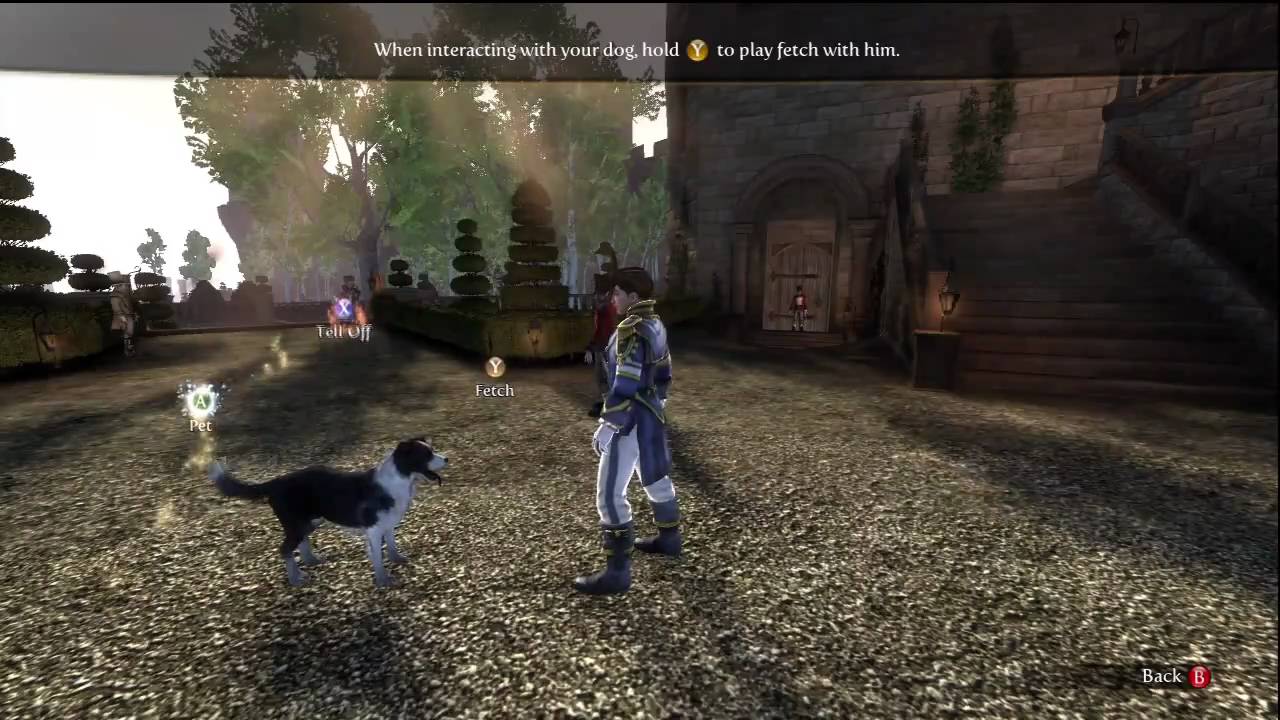The height and width of the screenshot is (720, 1280).
Task: Click the X button Tell Off icon
Action: click(344, 310)
